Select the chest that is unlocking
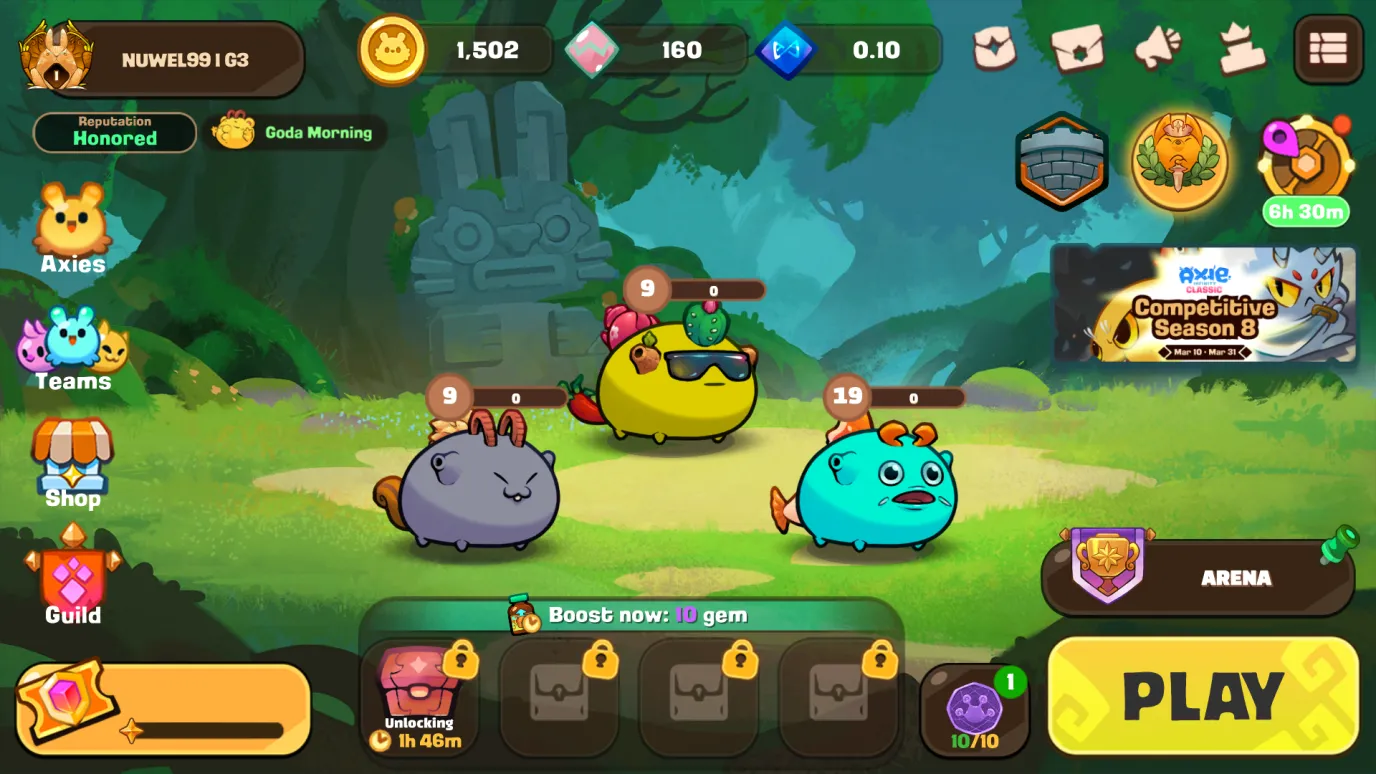1376x774 pixels. point(419,697)
